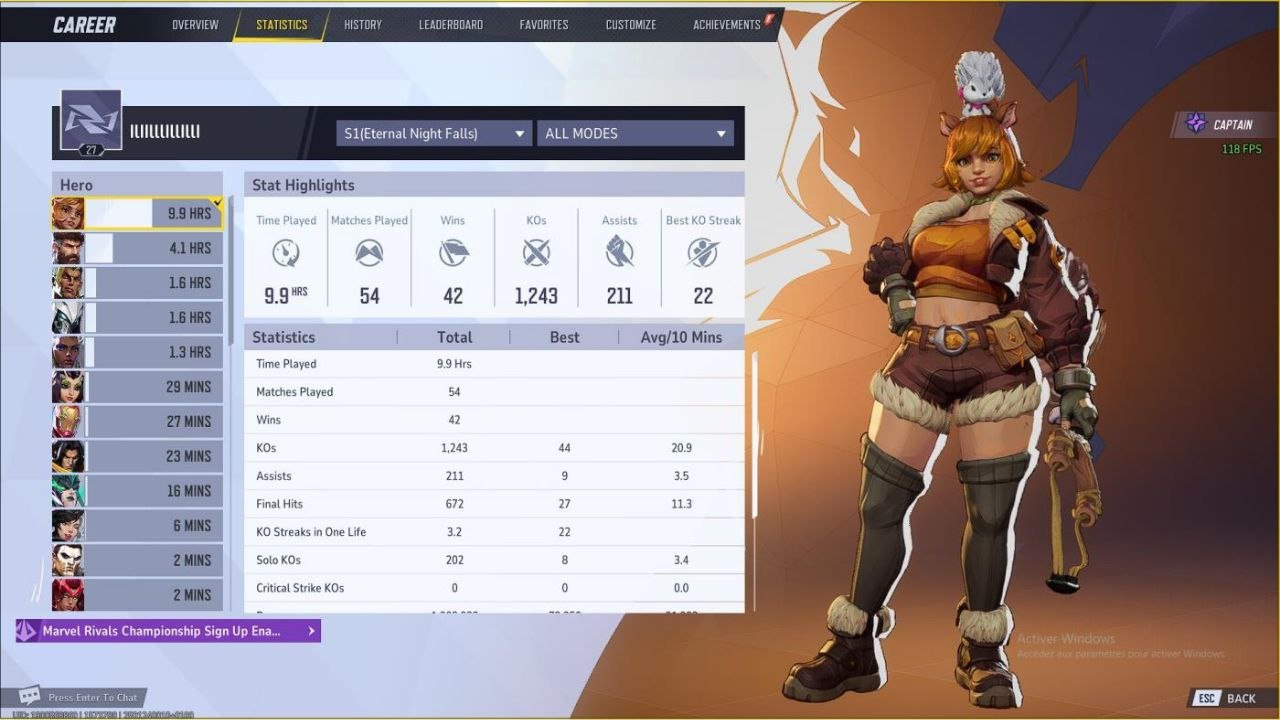Pick the hero row with 6 MINS
1280x720 pixels.
(138, 525)
